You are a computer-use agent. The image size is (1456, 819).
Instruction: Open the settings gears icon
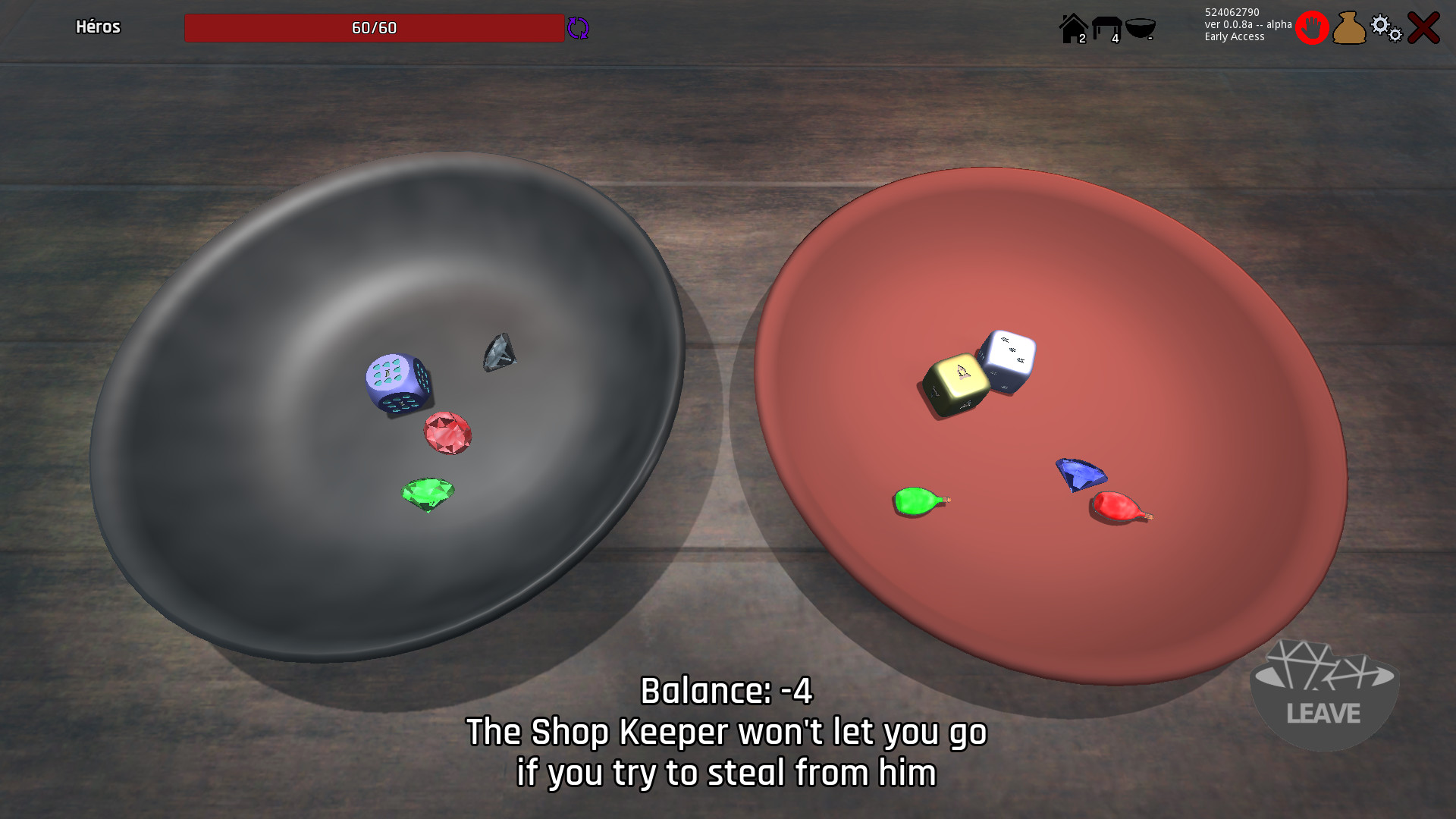point(1385,27)
